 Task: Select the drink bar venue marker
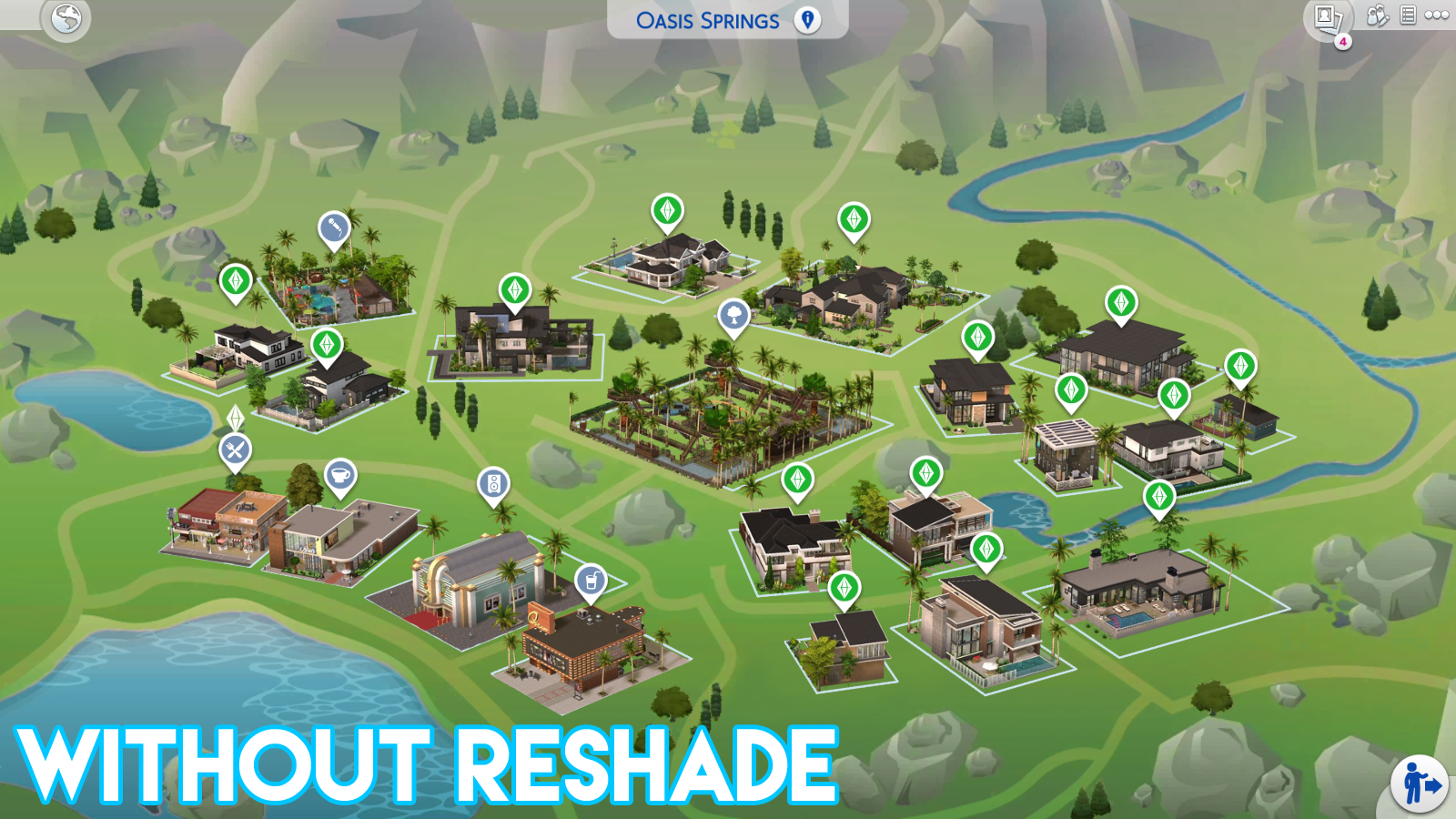[592, 578]
